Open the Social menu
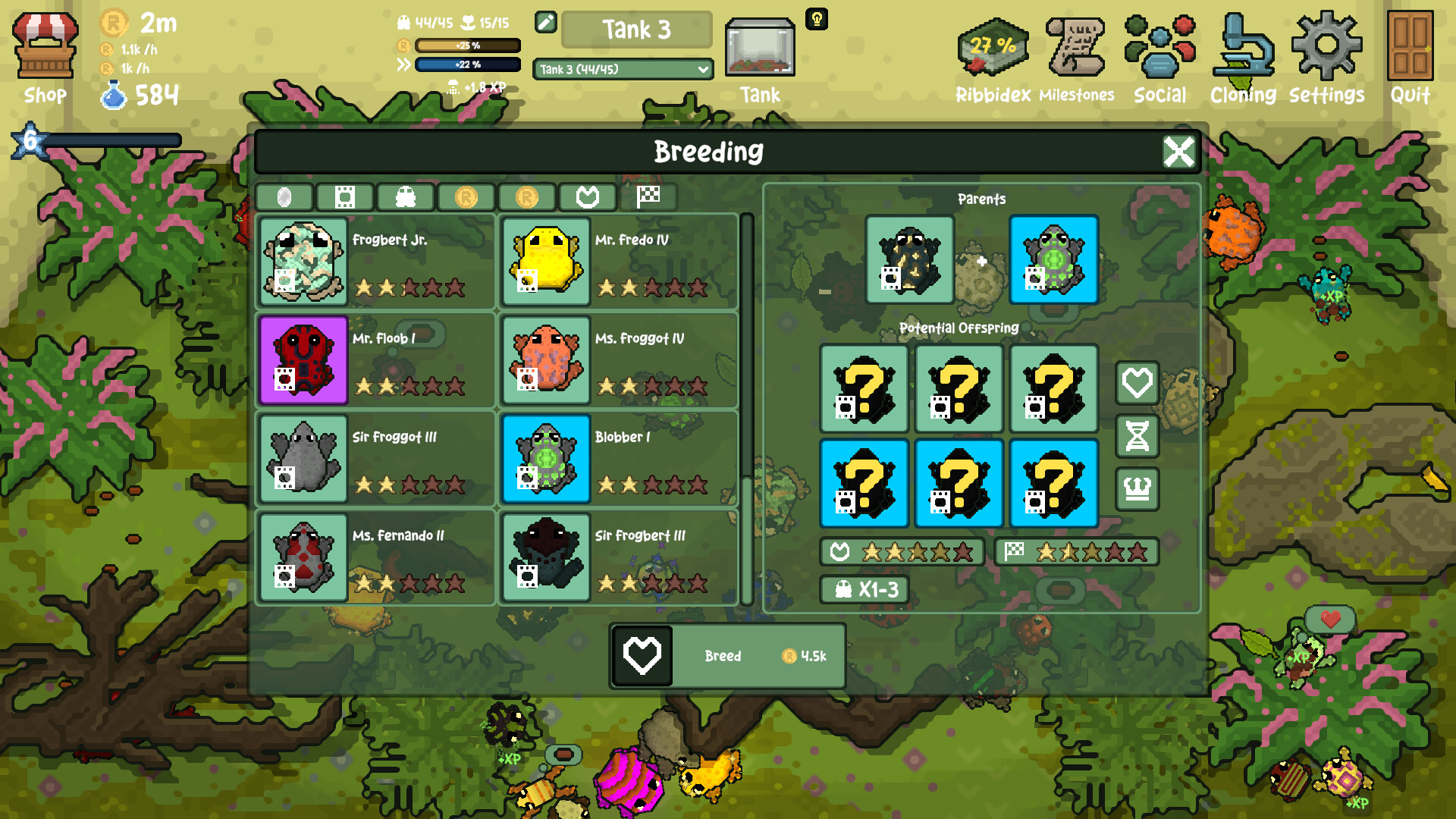 [x=1159, y=57]
